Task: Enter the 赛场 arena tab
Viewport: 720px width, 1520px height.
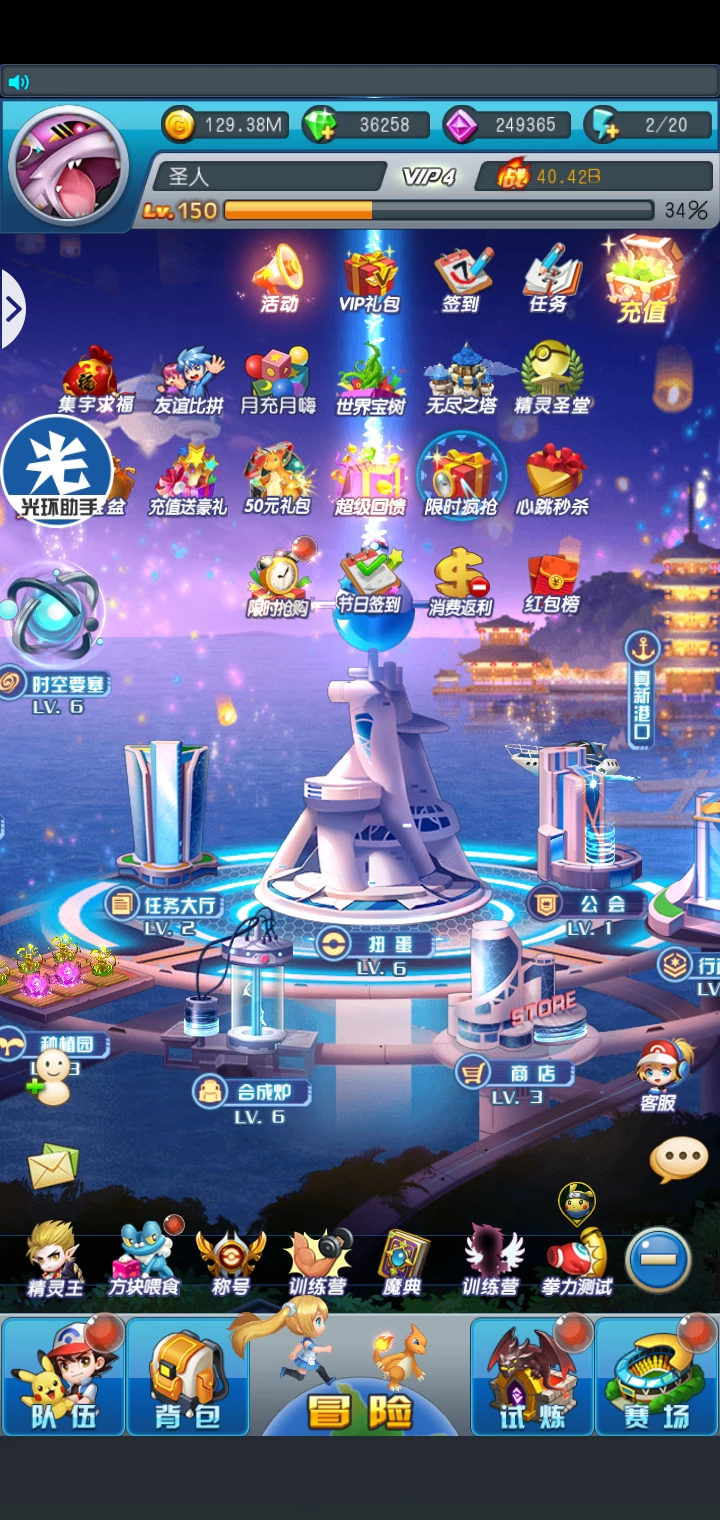Action: [656, 1376]
